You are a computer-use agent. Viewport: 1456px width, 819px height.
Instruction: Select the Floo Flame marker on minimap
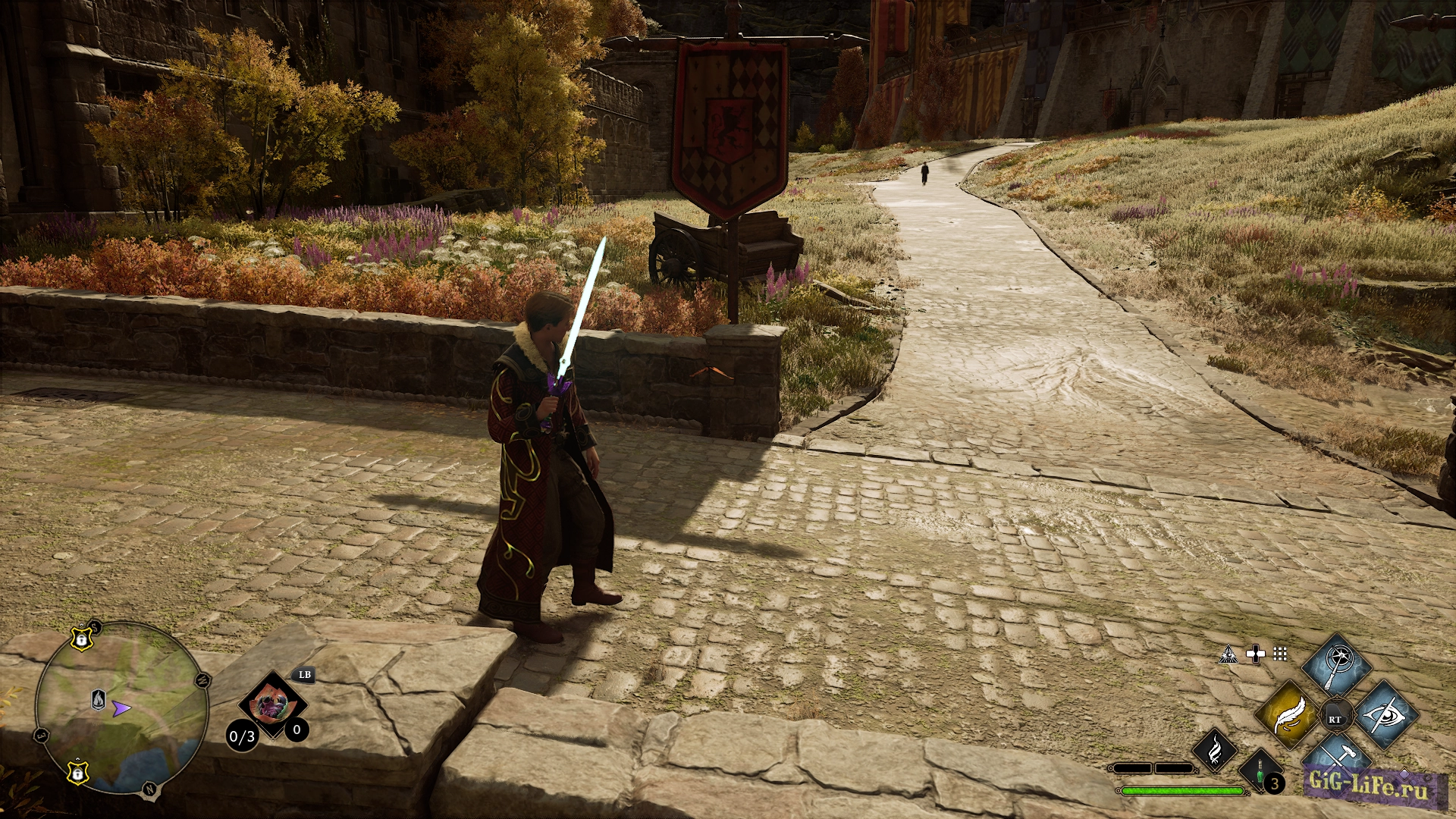[99, 699]
